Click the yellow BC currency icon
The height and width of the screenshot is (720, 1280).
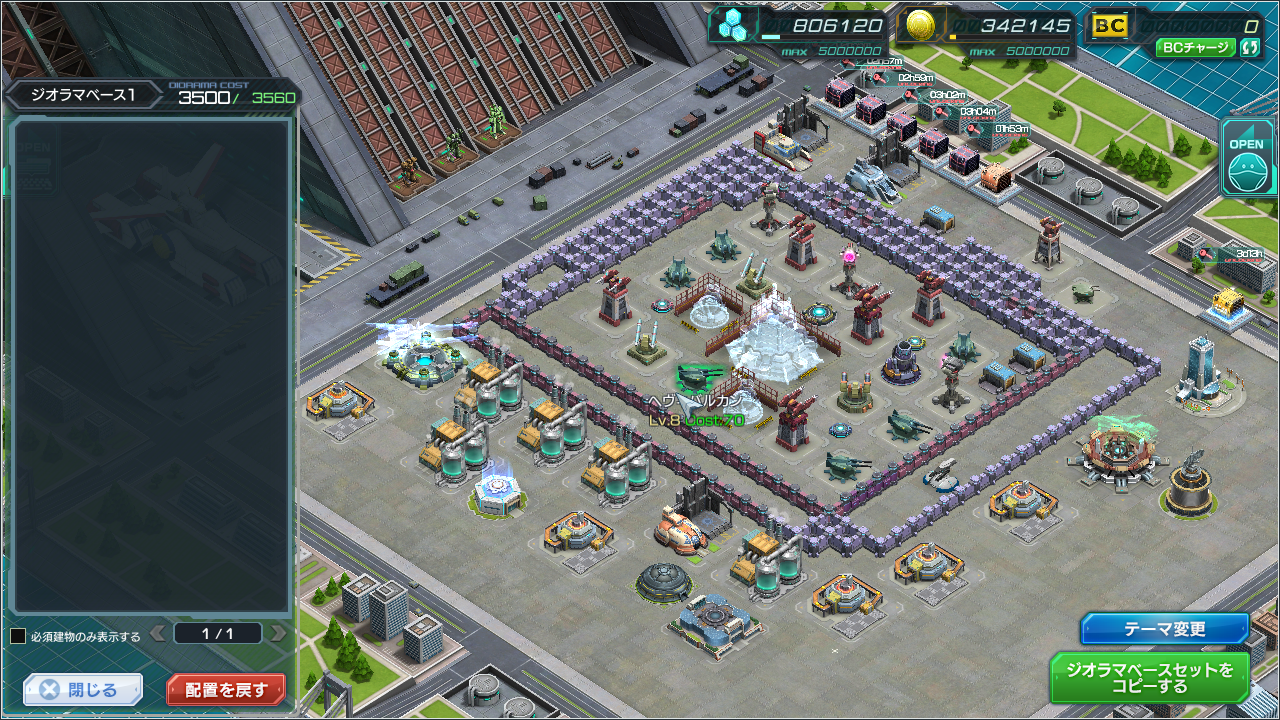coord(1108,26)
